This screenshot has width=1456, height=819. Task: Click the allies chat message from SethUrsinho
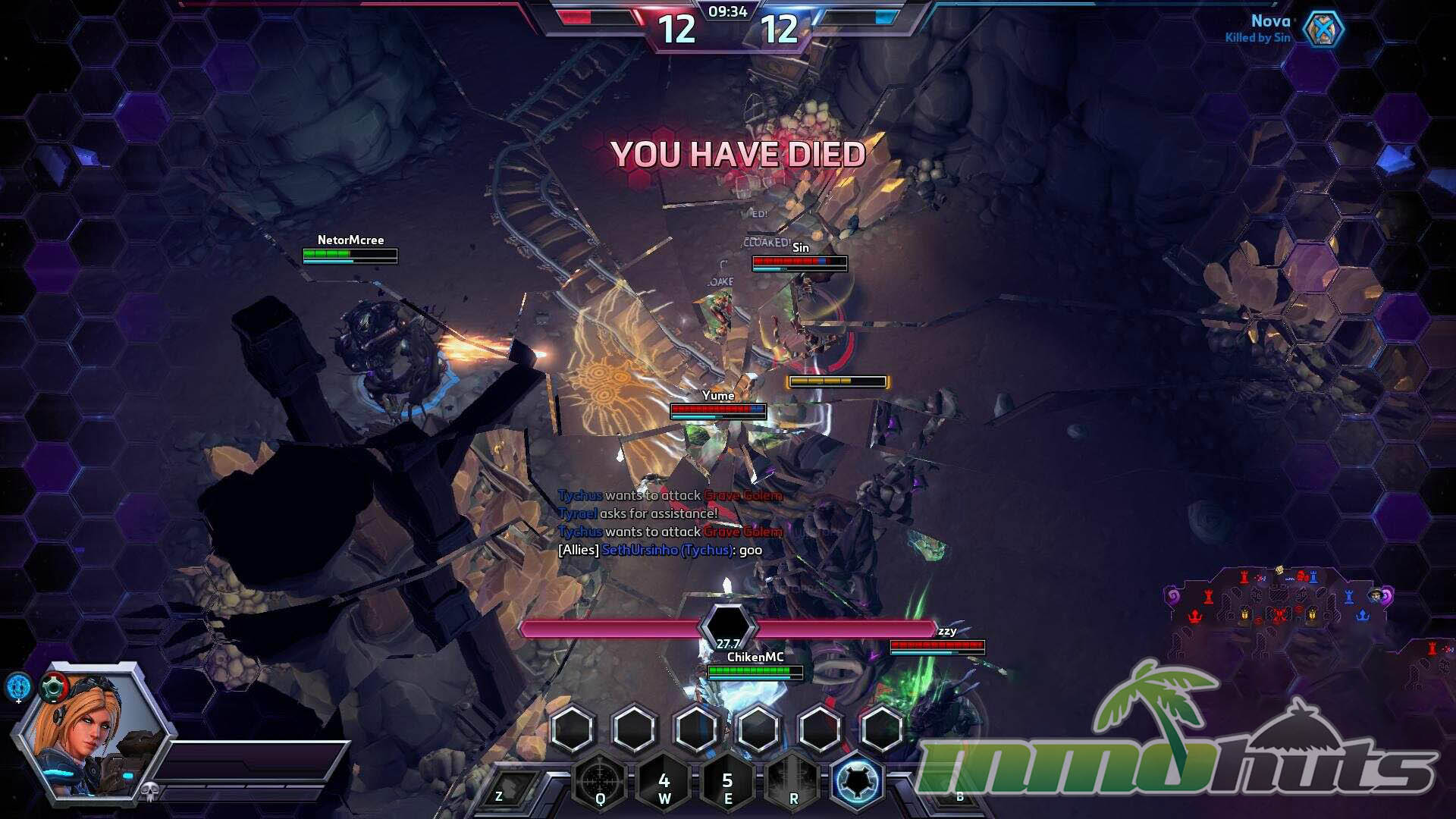click(x=660, y=550)
